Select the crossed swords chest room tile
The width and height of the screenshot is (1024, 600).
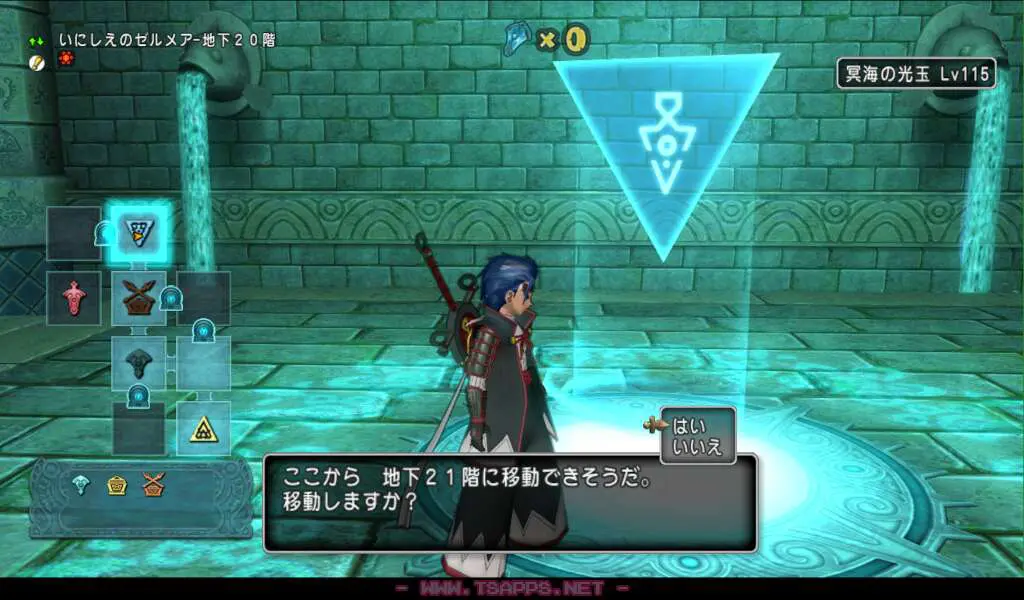click(138, 297)
